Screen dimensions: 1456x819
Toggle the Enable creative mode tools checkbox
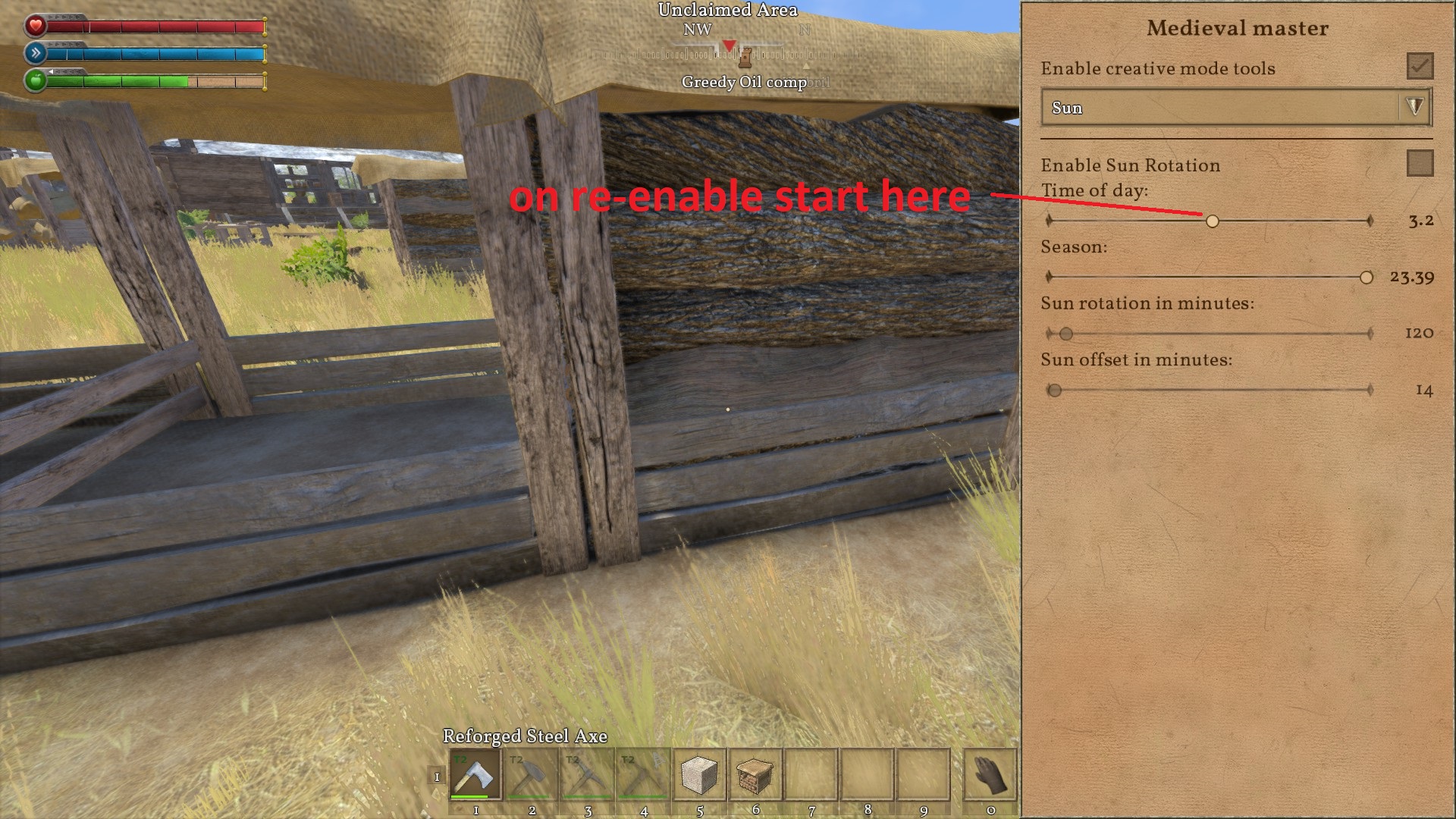point(1420,67)
